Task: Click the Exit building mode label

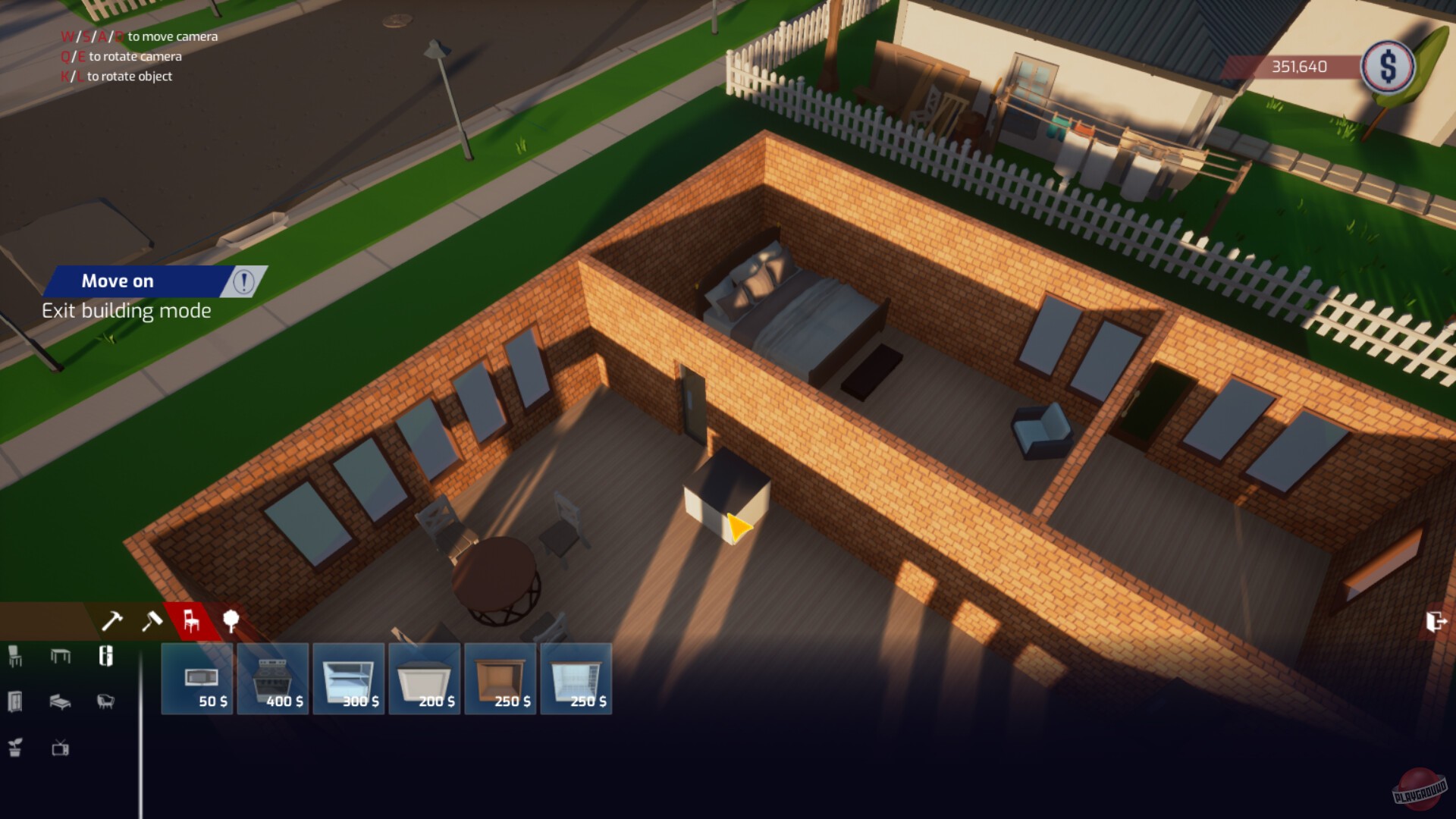Action: pyautogui.click(x=127, y=309)
